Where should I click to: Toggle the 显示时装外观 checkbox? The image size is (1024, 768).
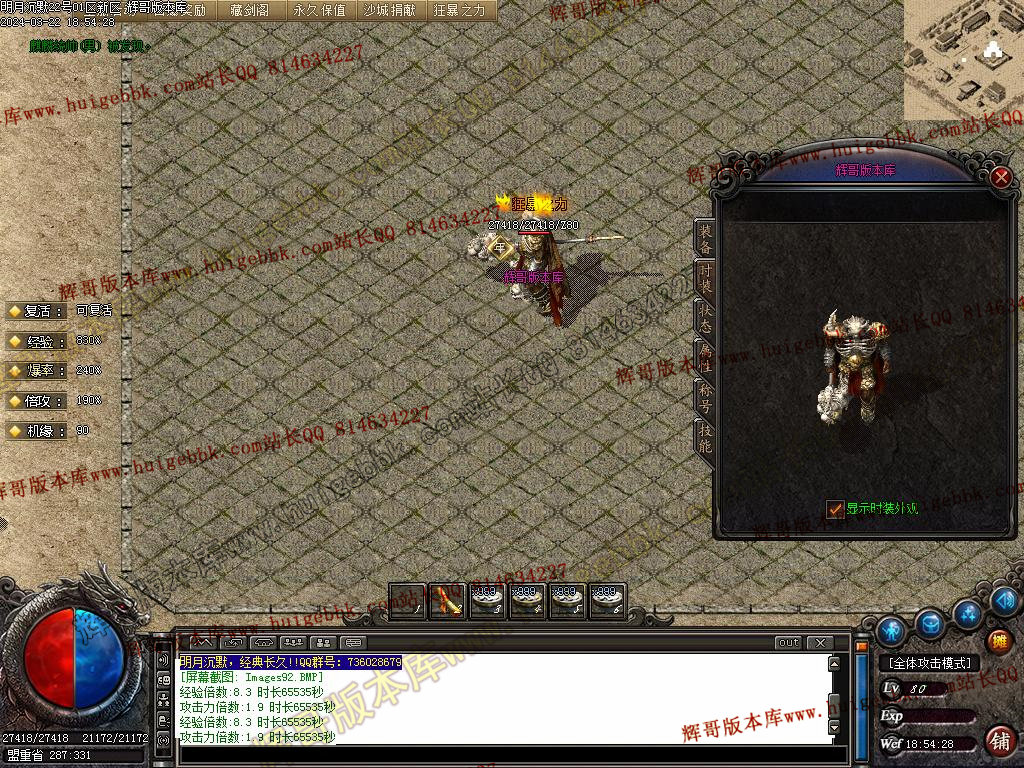pyautogui.click(x=835, y=509)
